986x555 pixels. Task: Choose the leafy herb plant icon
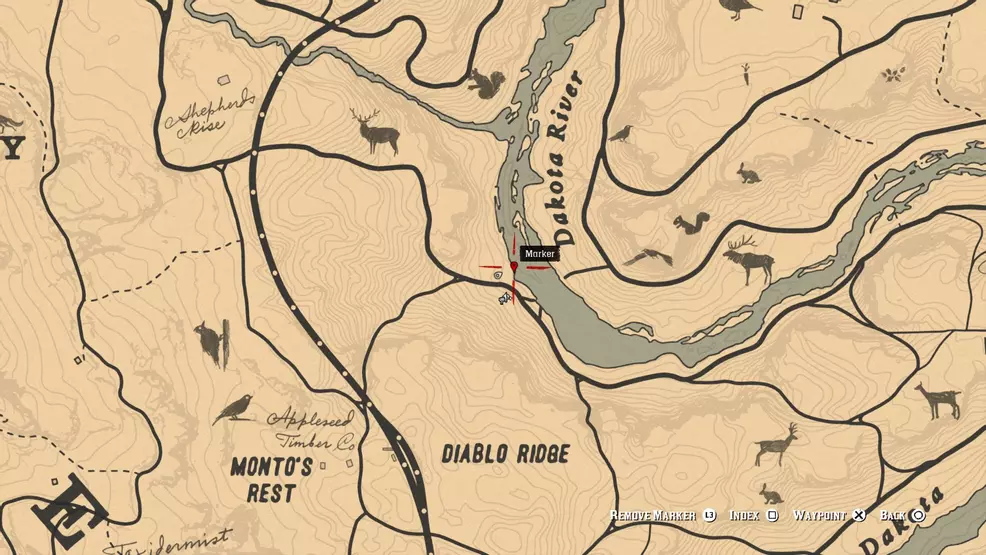pyautogui.click(x=893, y=73)
